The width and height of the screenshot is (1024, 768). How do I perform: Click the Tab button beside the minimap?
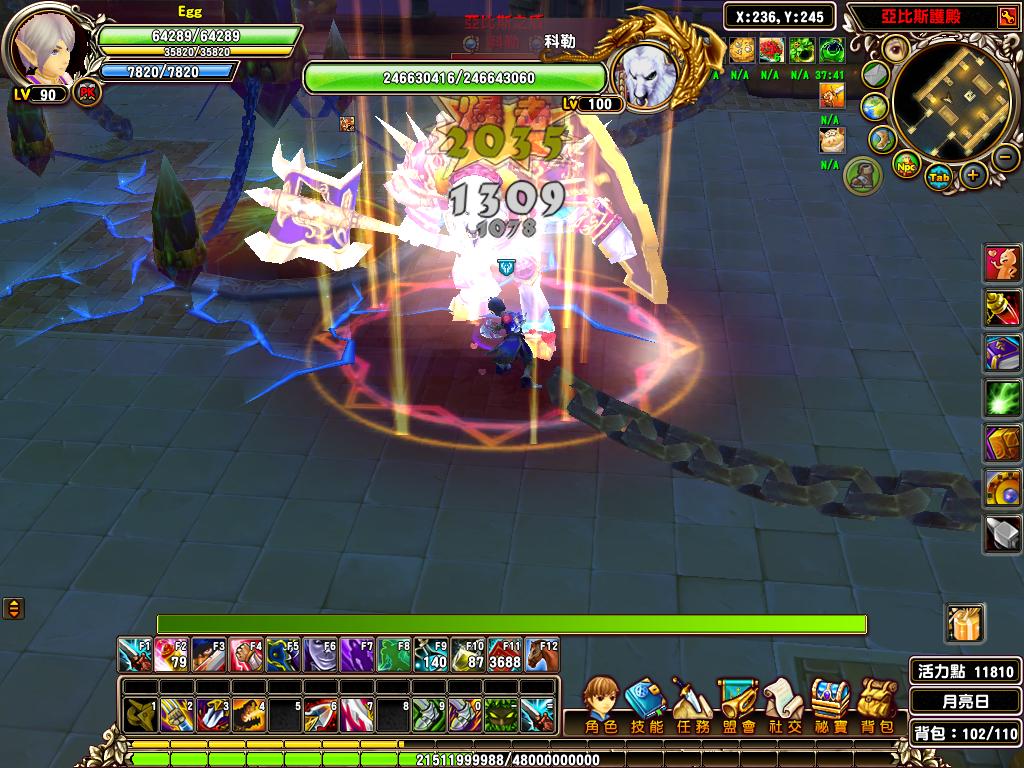(939, 177)
